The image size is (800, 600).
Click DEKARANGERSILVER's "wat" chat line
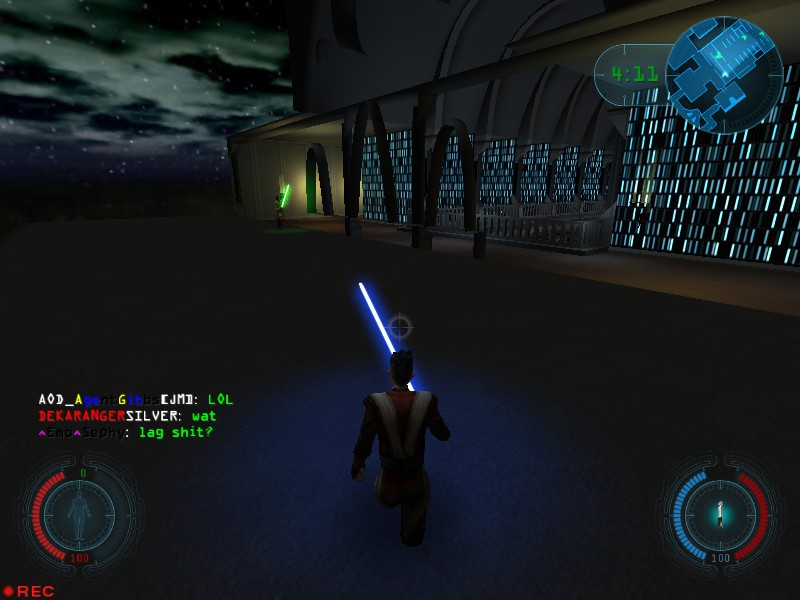pos(127,416)
